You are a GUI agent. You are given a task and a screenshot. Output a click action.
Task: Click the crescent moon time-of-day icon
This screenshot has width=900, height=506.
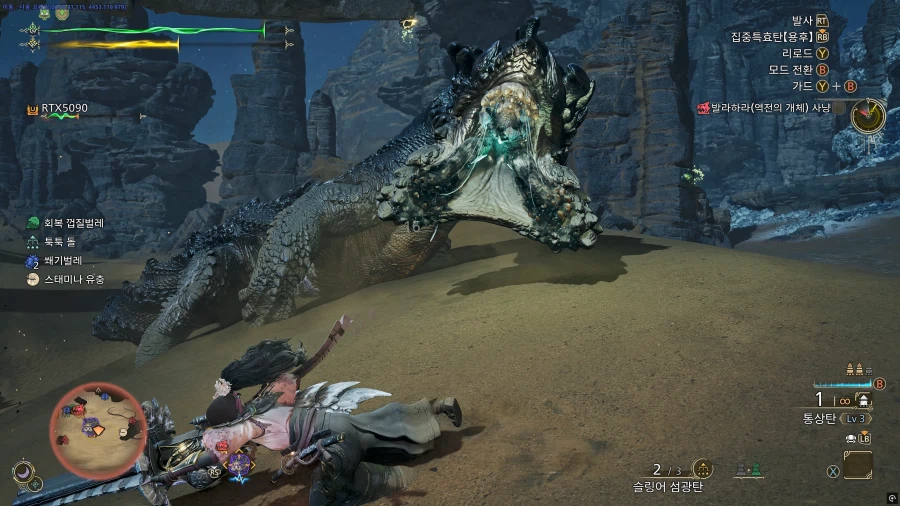[x=22, y=471]
